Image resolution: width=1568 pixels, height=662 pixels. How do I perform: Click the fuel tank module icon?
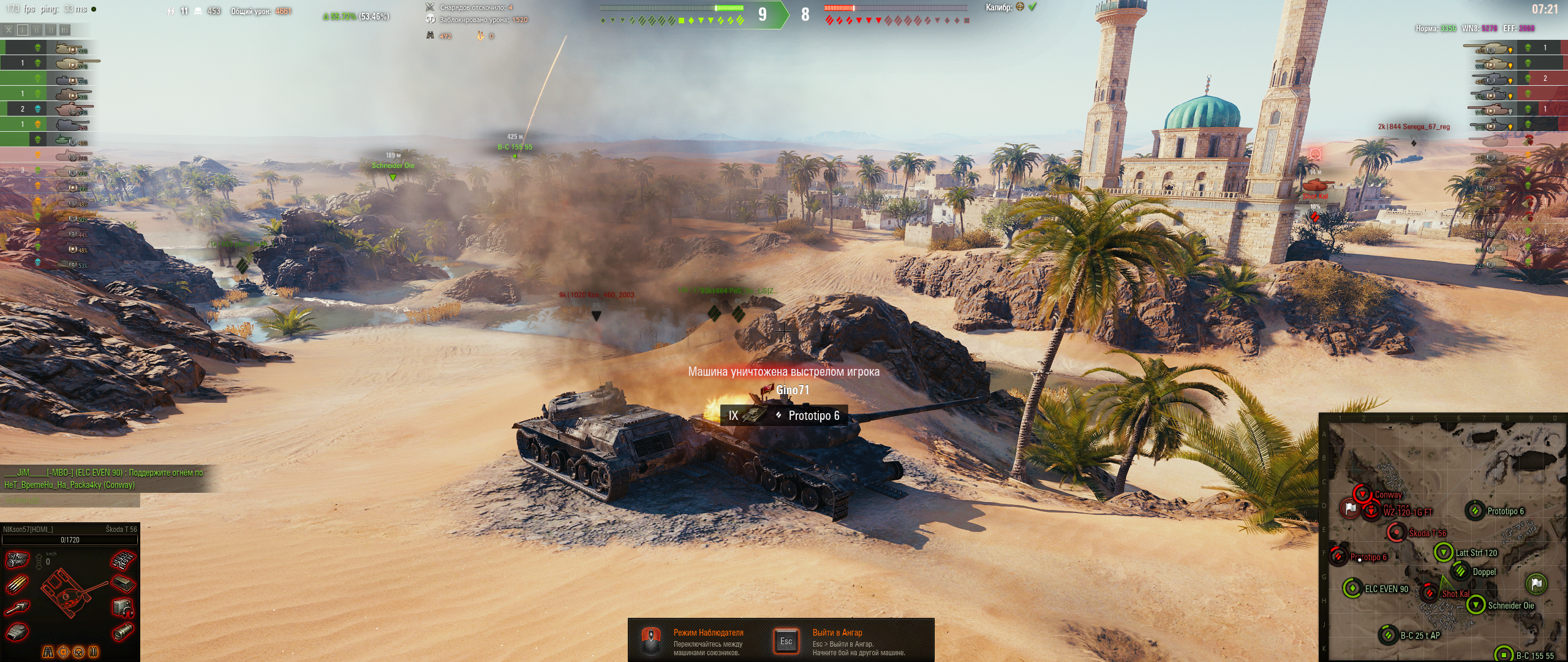tap(123, 584)
